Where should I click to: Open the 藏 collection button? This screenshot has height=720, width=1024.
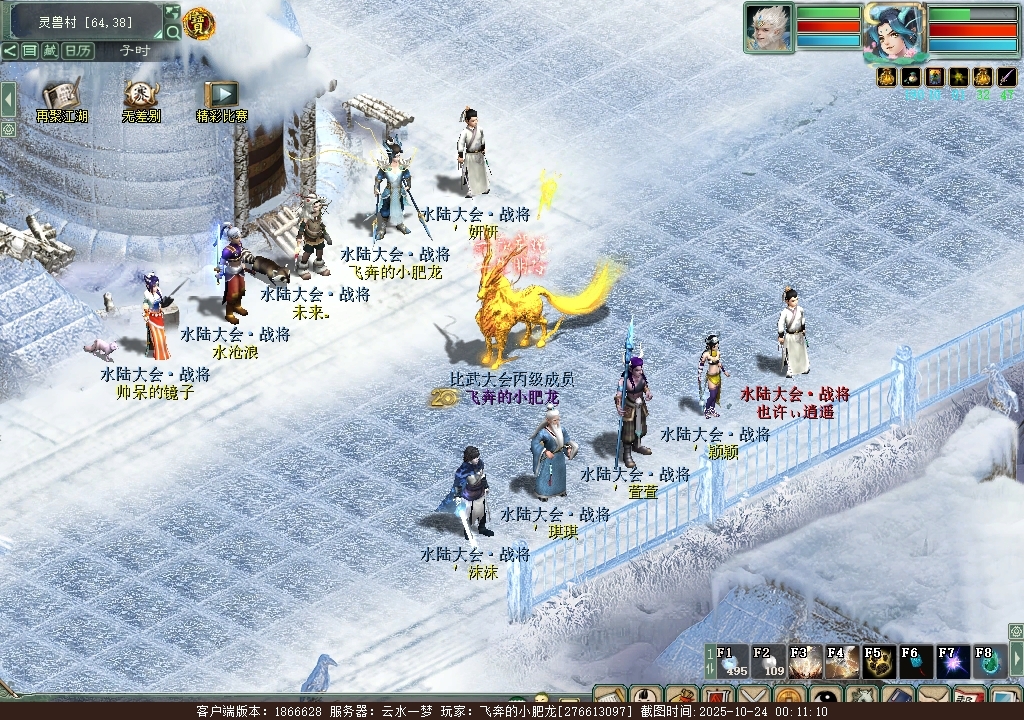pos(50,51)
